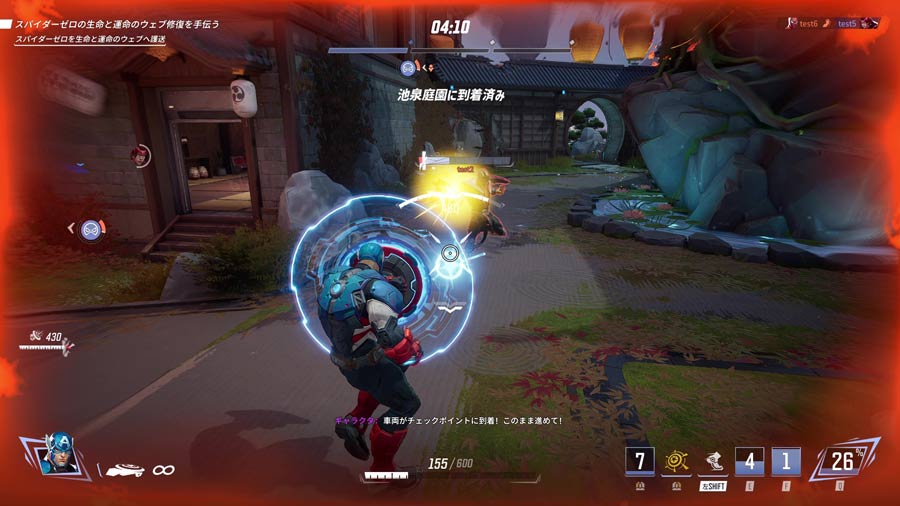Viewport: 900px width, 506px height.
Task: Click the ability slot showing cooldown 7
Action: pyautogui.click(x=640, y=461)
